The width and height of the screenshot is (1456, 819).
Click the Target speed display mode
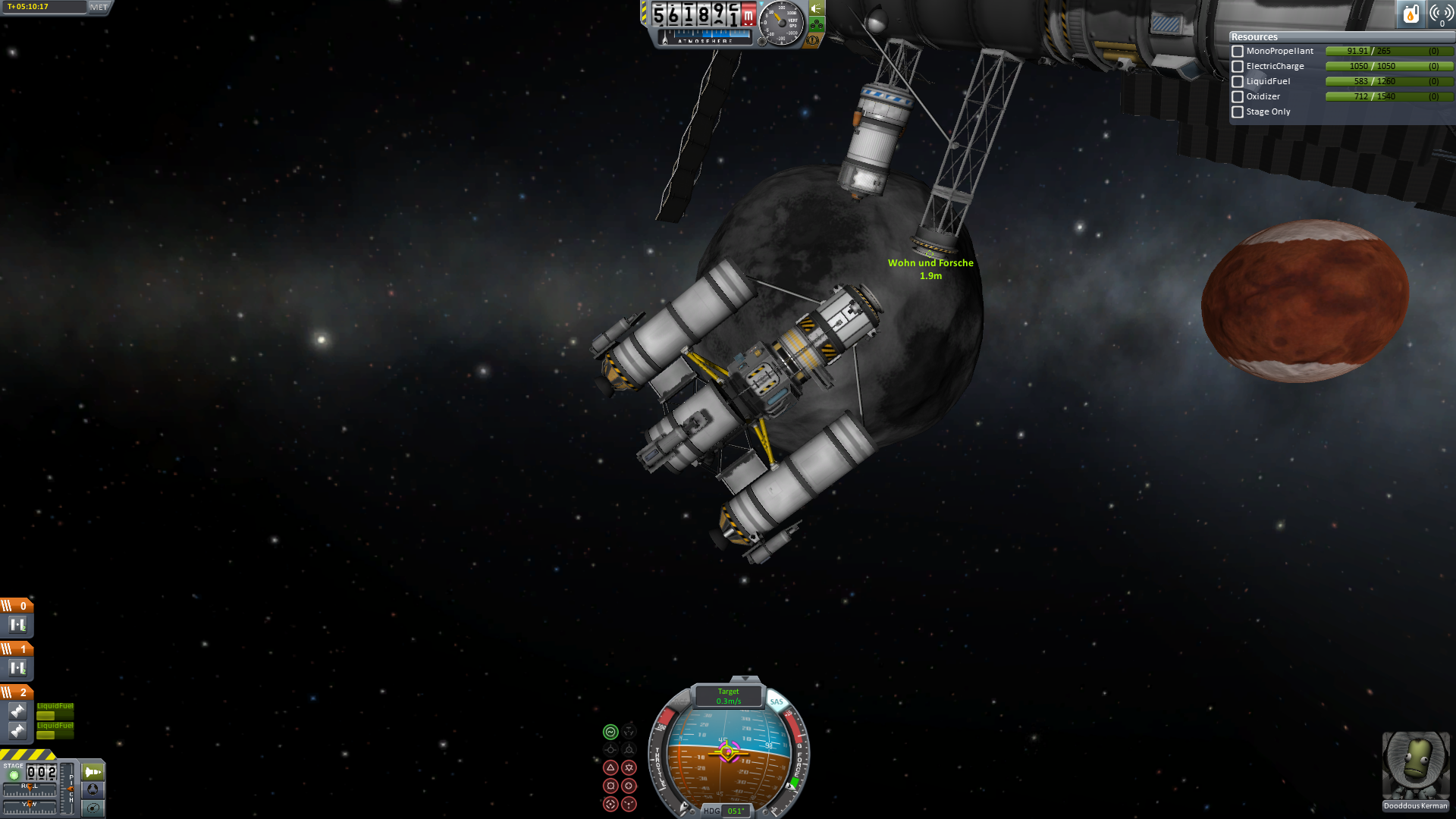tap(728, 695)
